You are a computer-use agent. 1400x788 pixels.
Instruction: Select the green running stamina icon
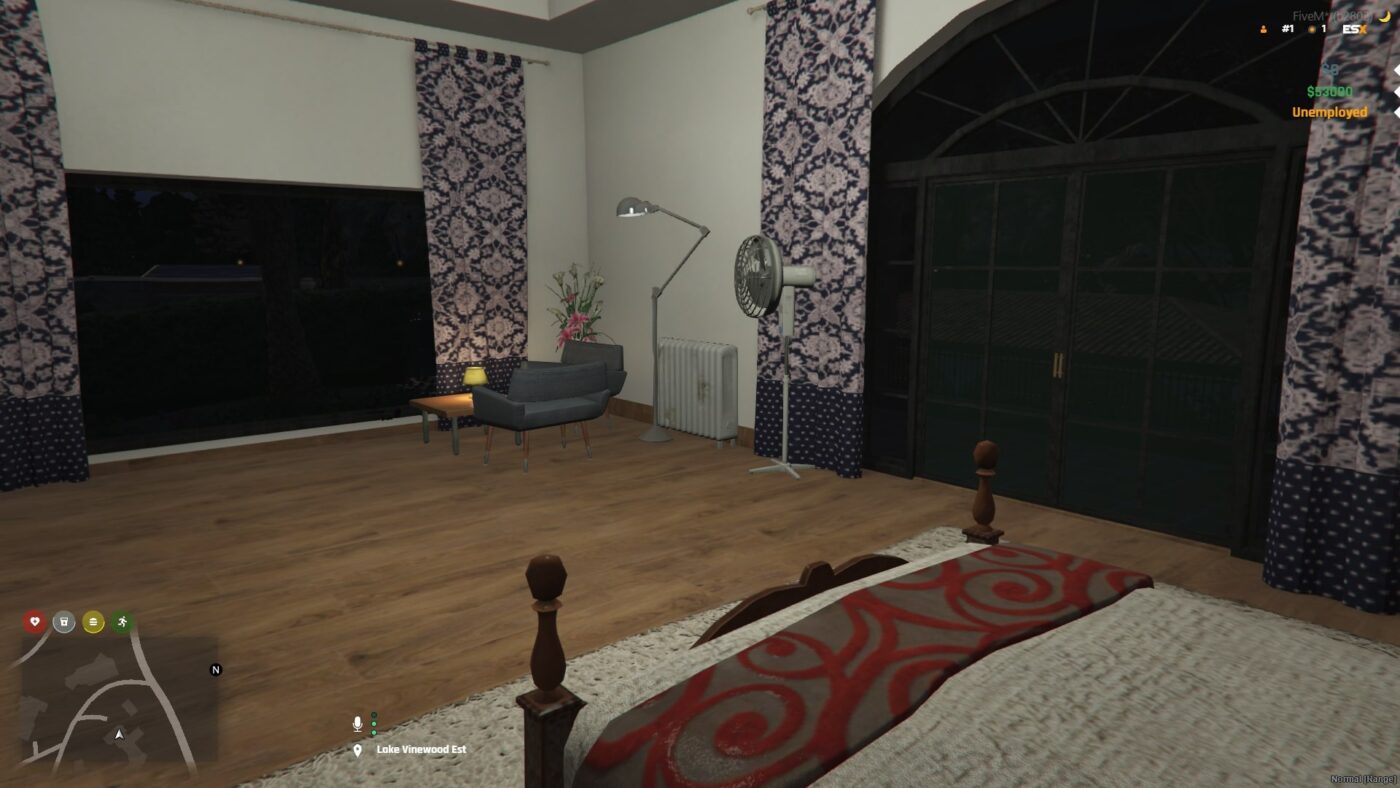click(123, 621)
